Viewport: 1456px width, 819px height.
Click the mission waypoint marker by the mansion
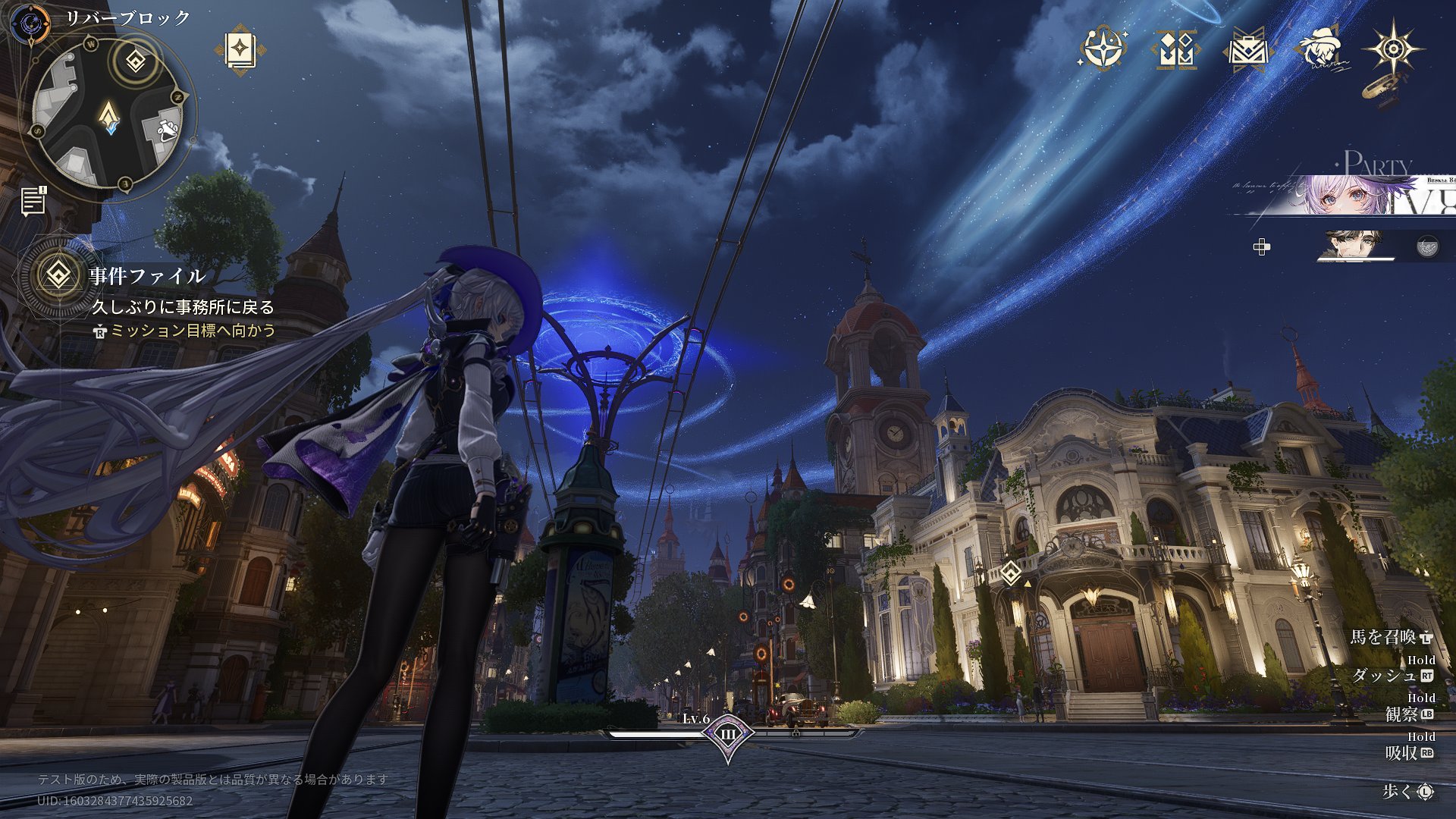[1010, 573]
